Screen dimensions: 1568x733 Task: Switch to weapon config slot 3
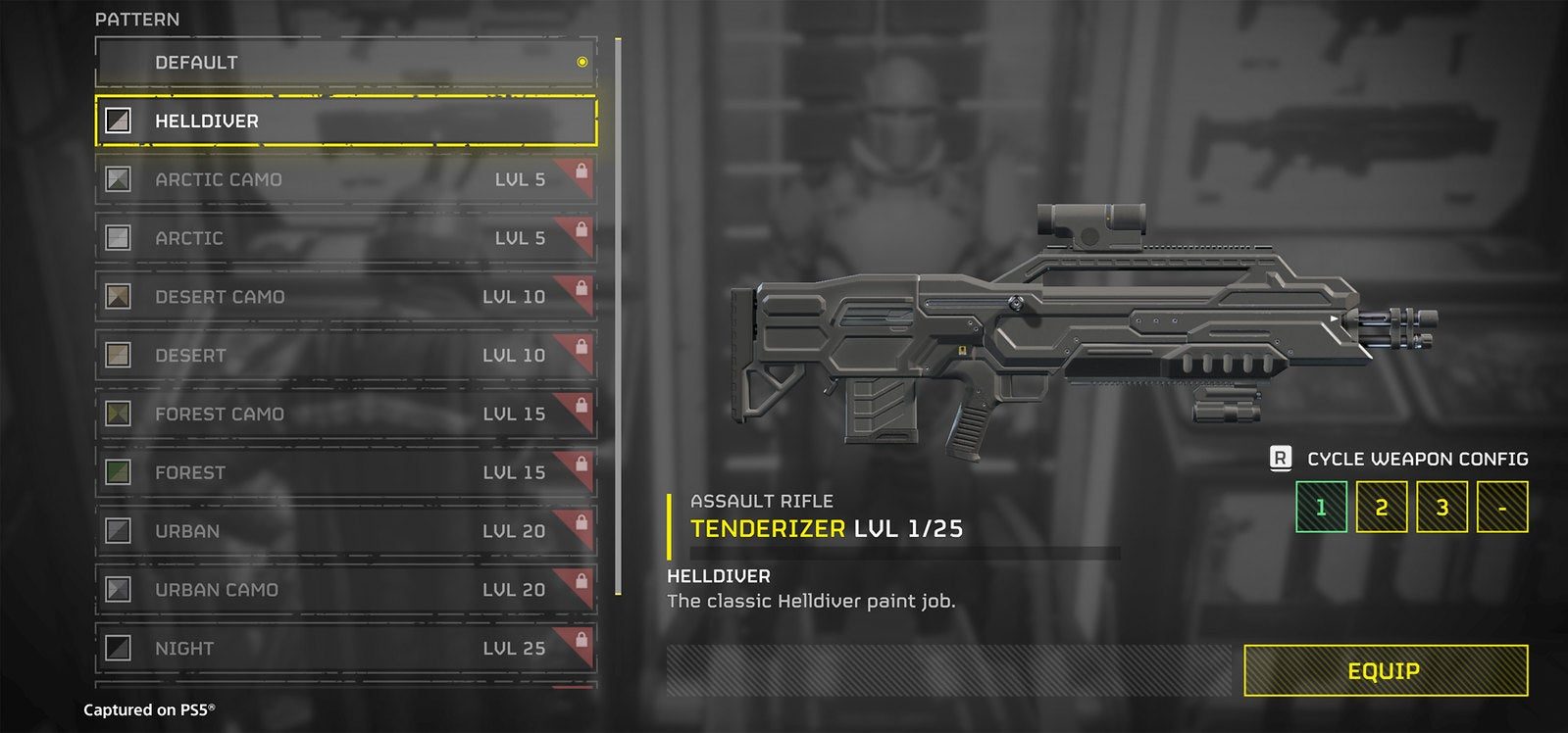pos(1442,508)
